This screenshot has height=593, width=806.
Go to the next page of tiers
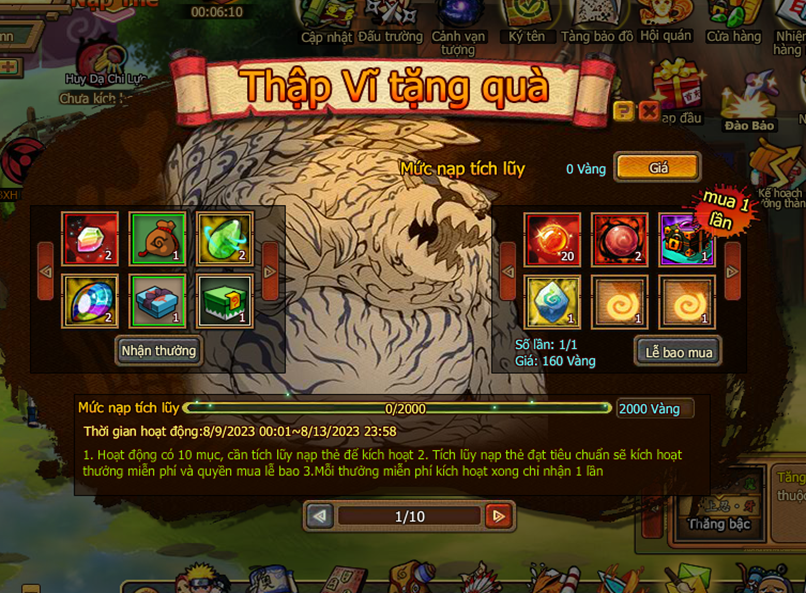click(498, 516)
